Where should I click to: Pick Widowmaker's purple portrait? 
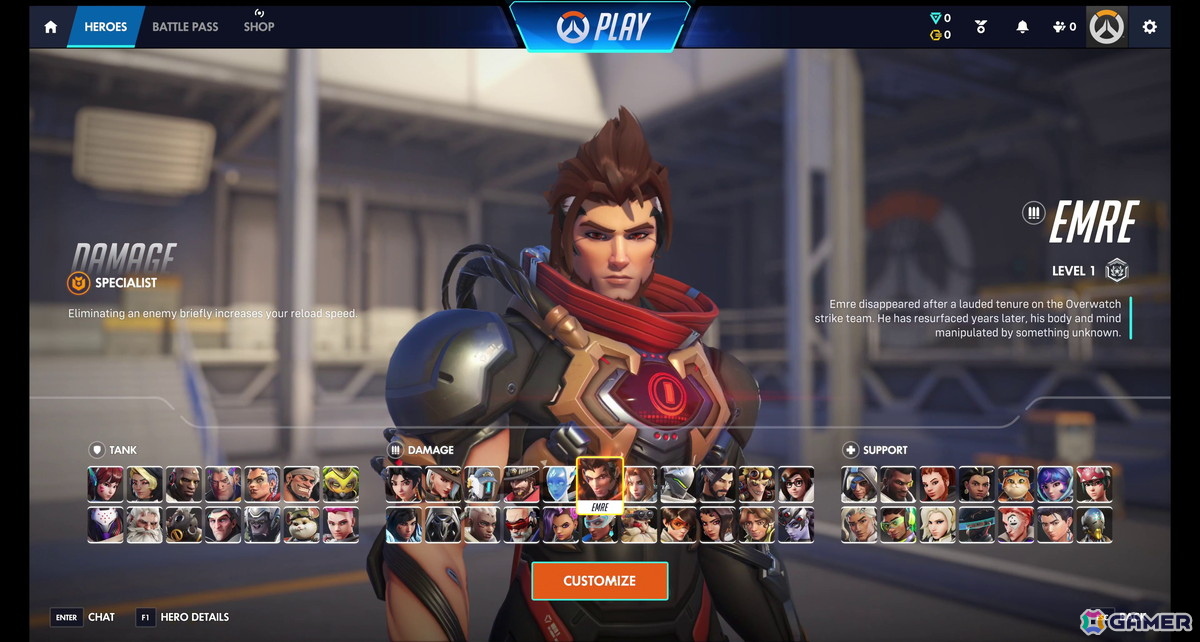tap(796, 524)
